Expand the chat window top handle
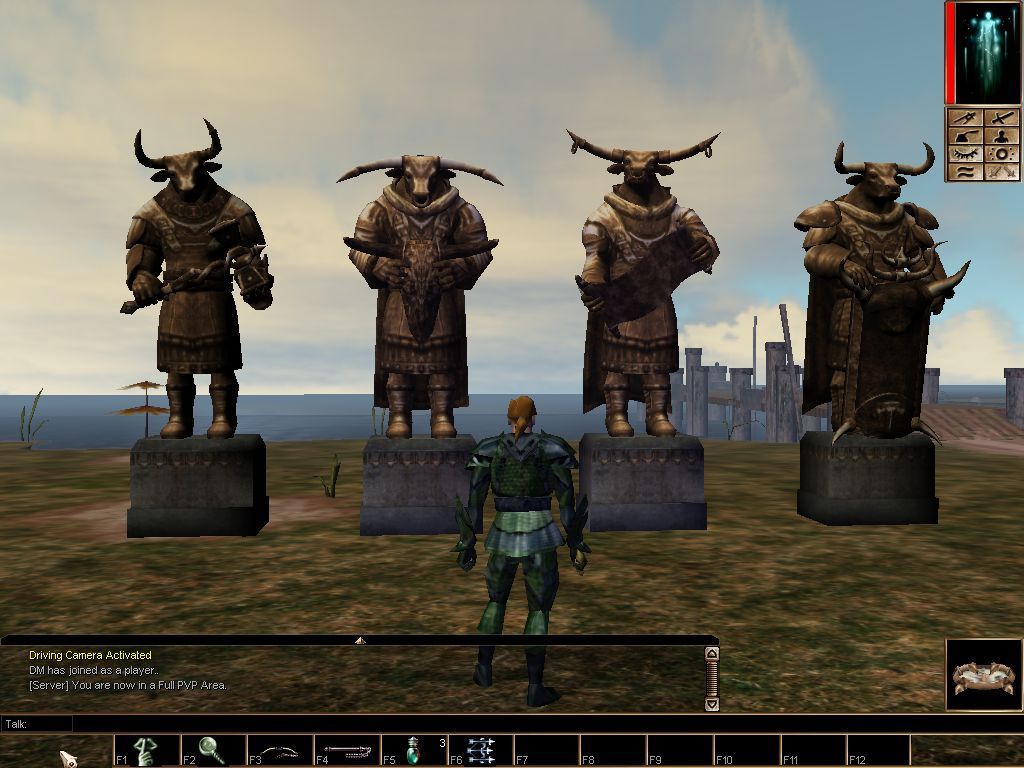 (360, 640)
